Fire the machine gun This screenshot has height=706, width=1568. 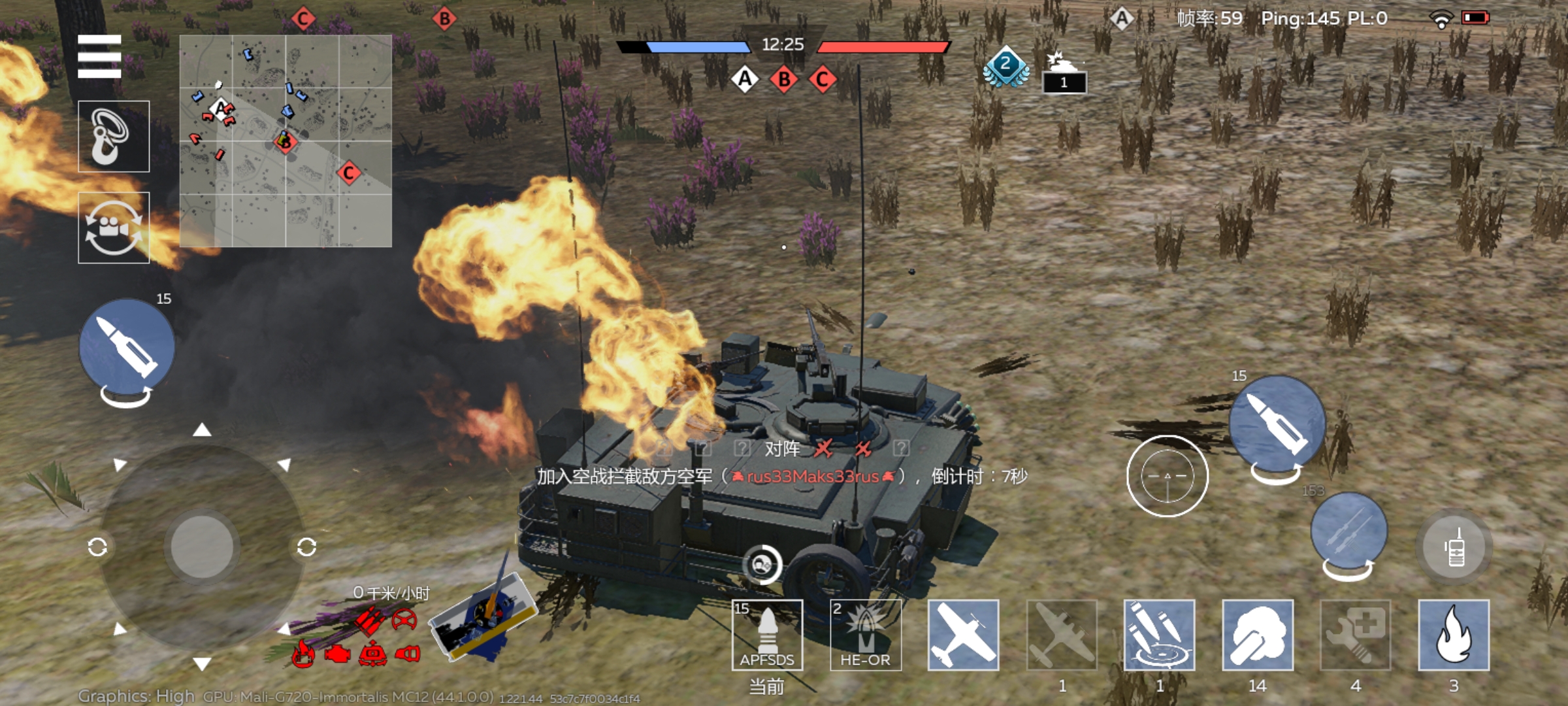point(1348,531)
